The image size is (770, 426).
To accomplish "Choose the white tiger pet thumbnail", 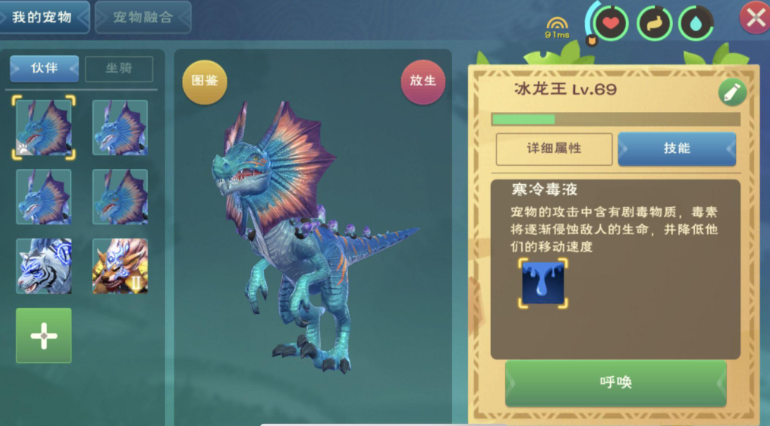I will 44,266.
